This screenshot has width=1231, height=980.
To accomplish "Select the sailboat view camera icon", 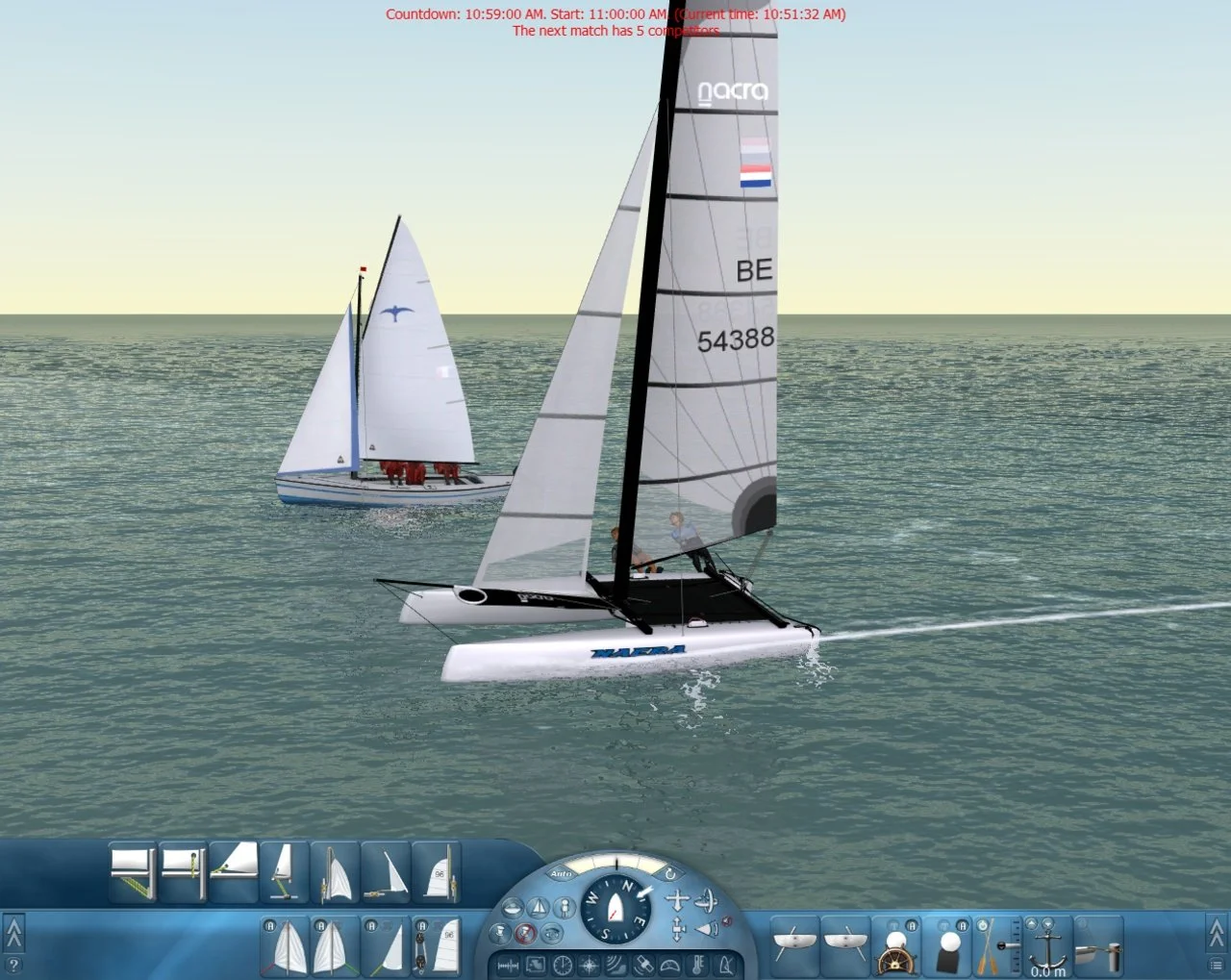I will click(540, 906).
